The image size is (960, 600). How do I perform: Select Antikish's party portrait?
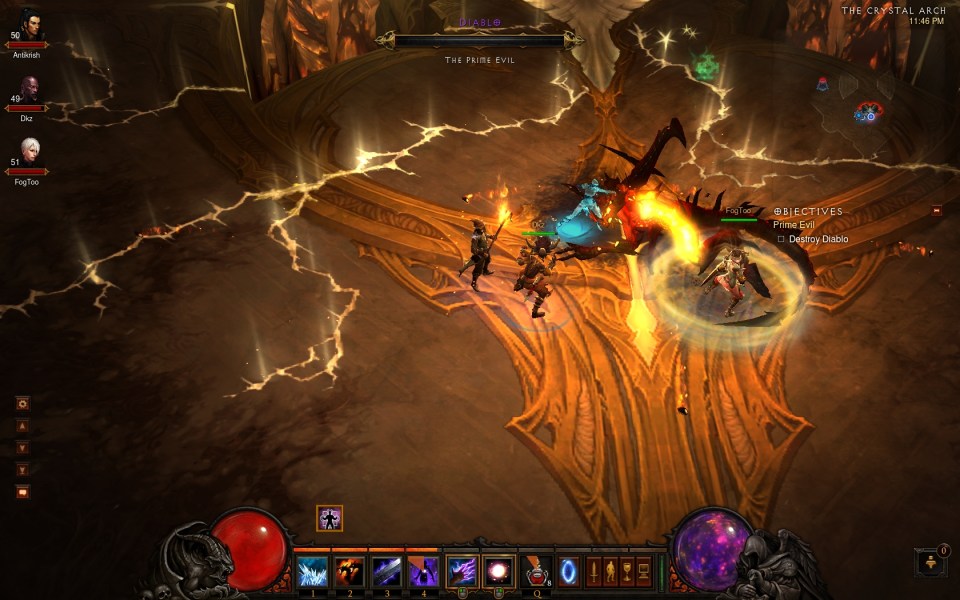[28, 27]
